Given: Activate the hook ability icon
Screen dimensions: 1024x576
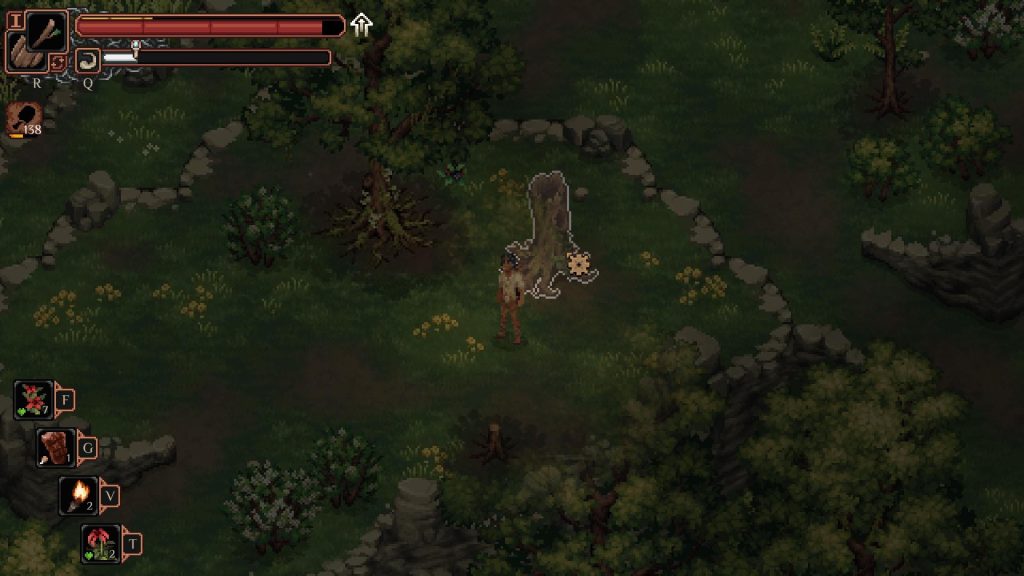Looking at the screenshot, I should (x=88, y=59).
